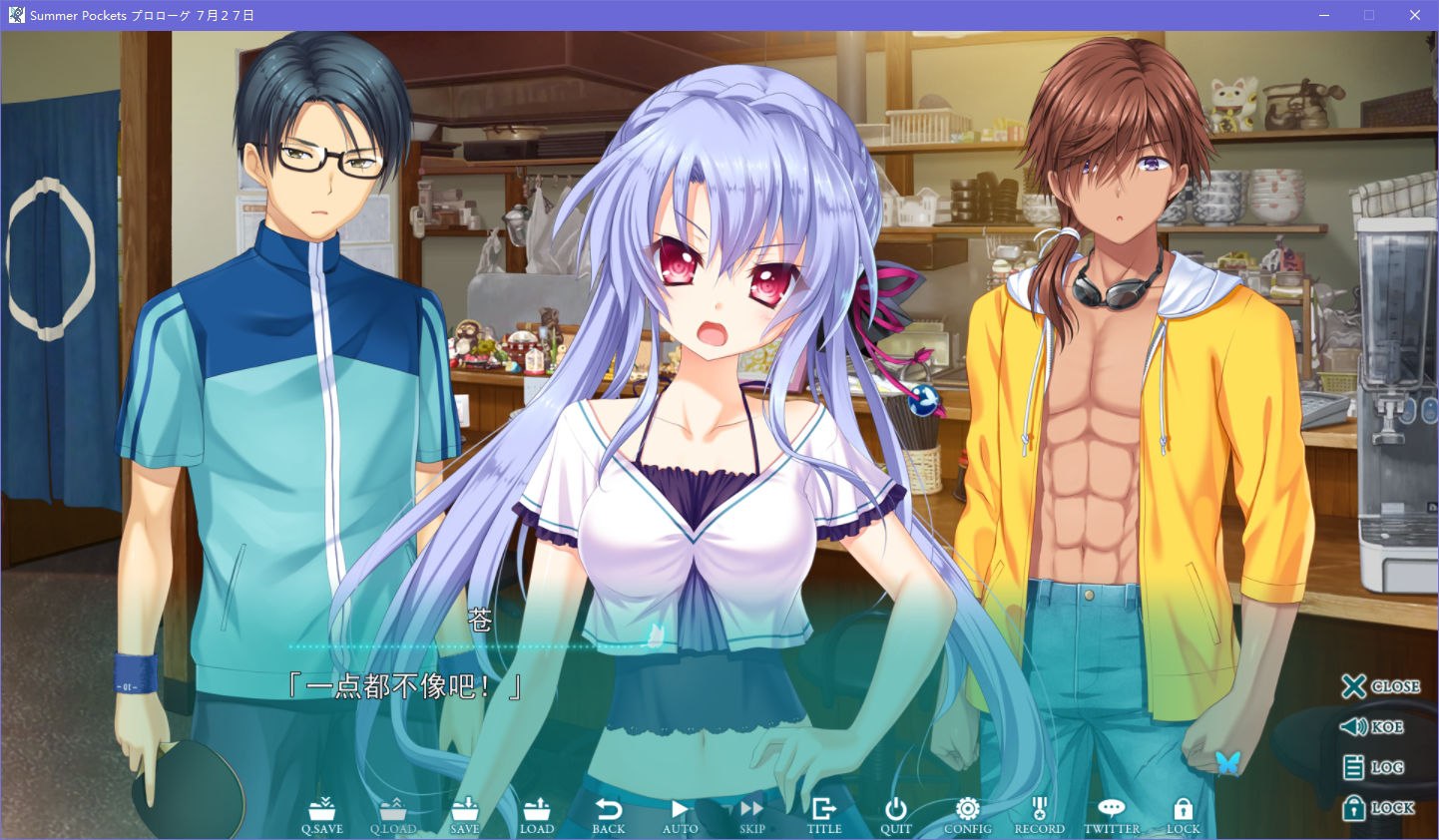Select TITLE to return to title screen
This screenshot has width=1439, height=840.
(x=823, y=813)
